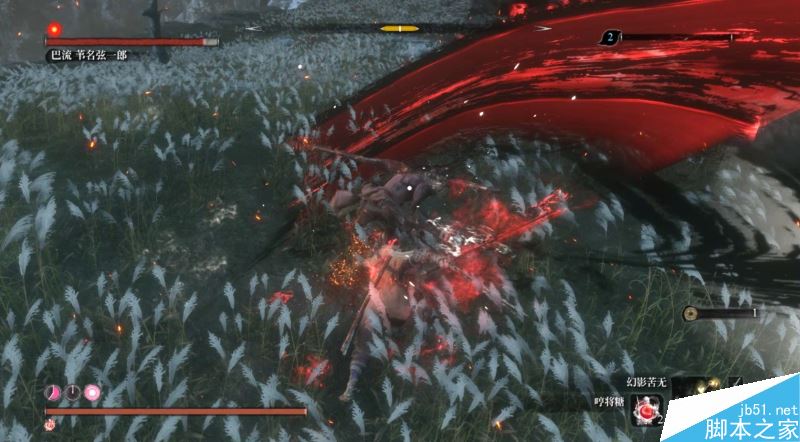Select the partially filled resurrection node
Screen dimensions: 800x442
tap(52, 392)
